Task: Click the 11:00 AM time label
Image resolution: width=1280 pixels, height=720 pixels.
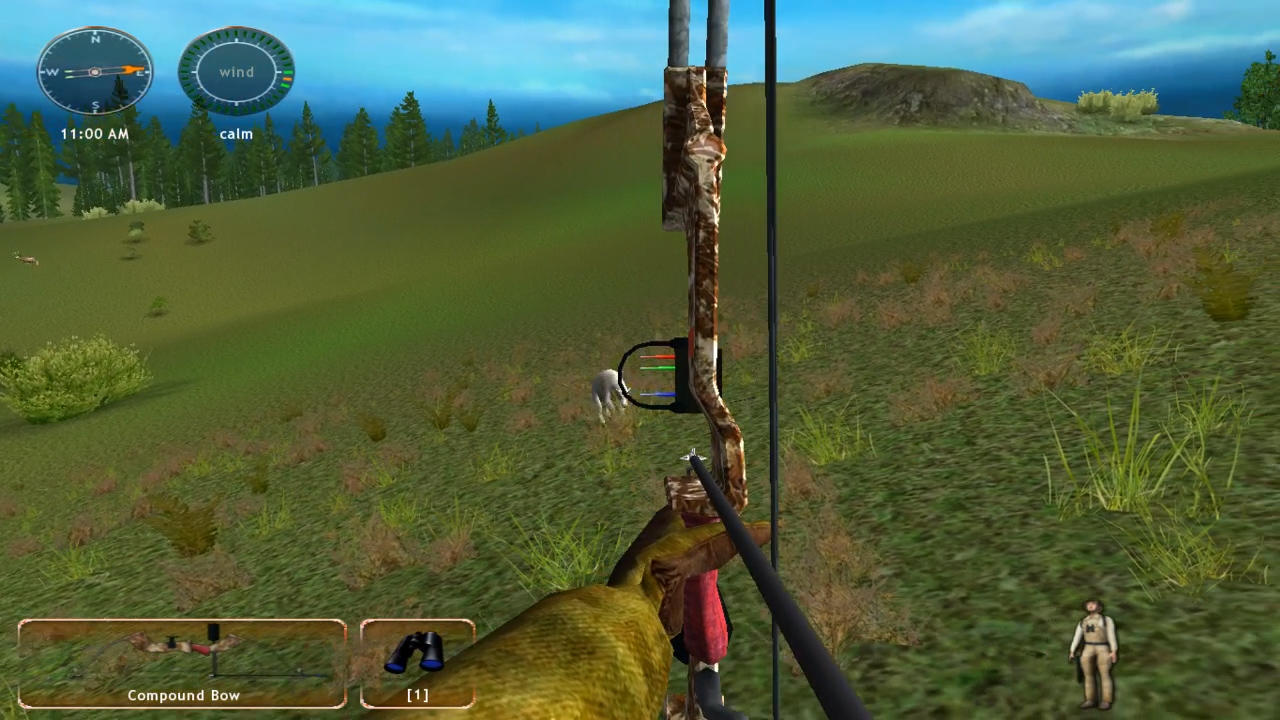Action: (95, 133)
